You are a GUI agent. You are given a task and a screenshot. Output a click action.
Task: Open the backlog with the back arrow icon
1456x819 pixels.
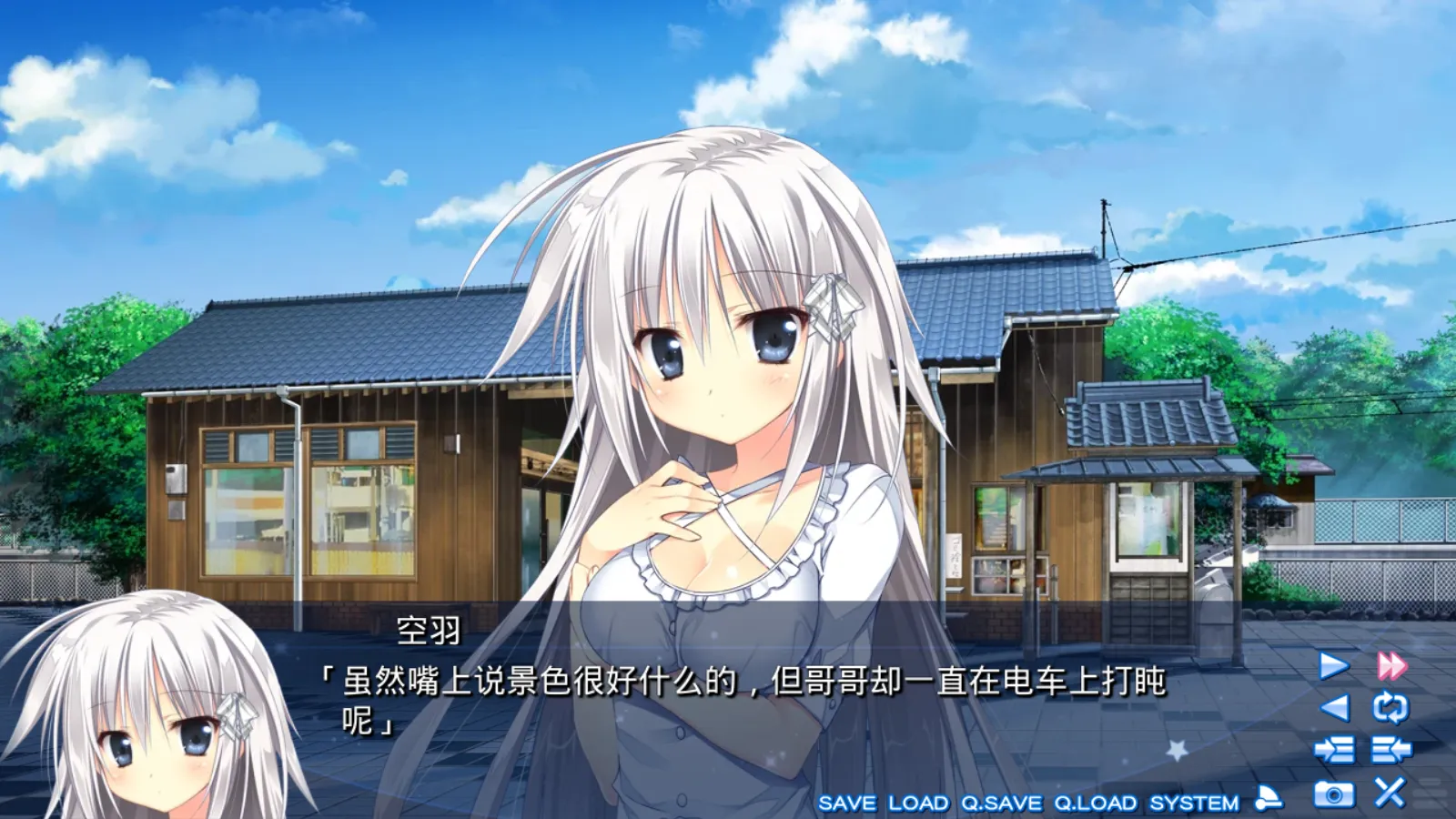(1334, 708)
